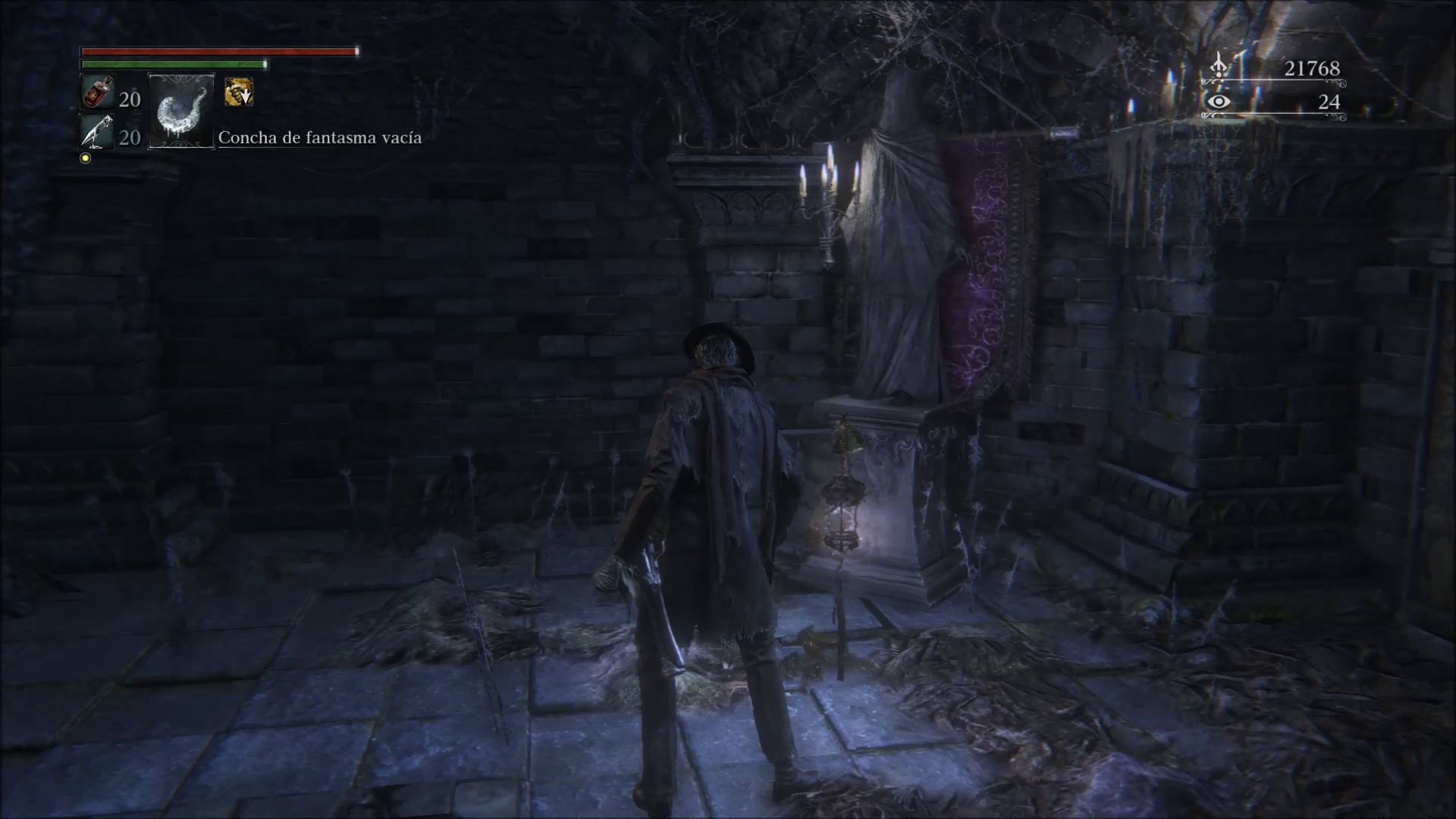Click the insight eye icon
This screenshot has height=819, width=1456.
coord(1218,102)
